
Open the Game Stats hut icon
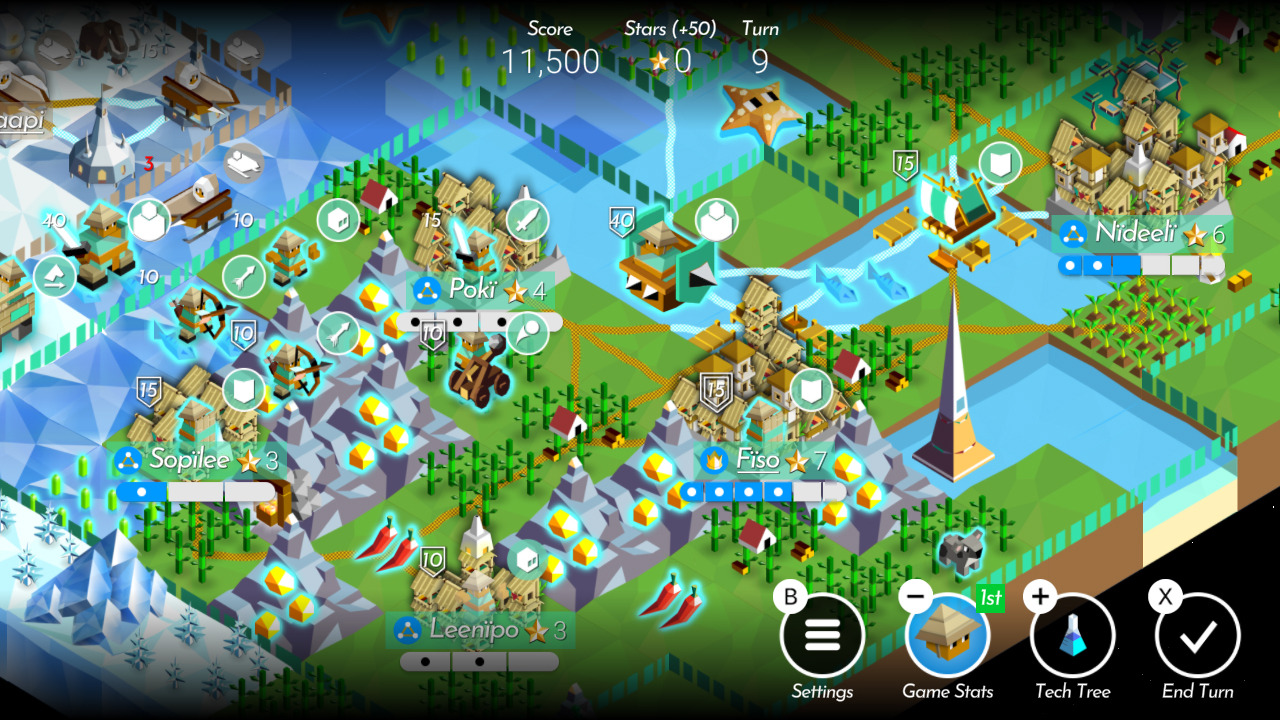[x=949, y=634]
